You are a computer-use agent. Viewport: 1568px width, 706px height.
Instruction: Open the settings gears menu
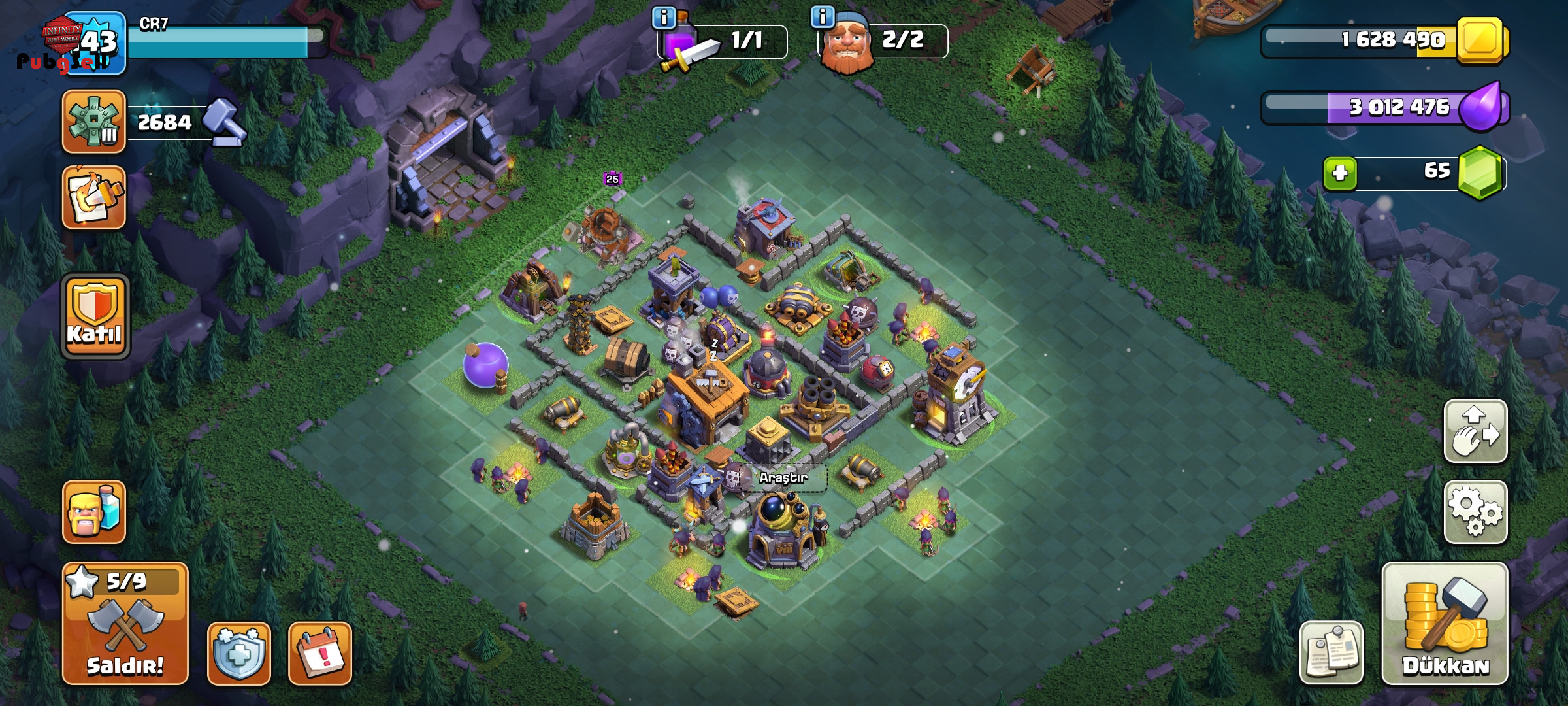point(1475,513)
